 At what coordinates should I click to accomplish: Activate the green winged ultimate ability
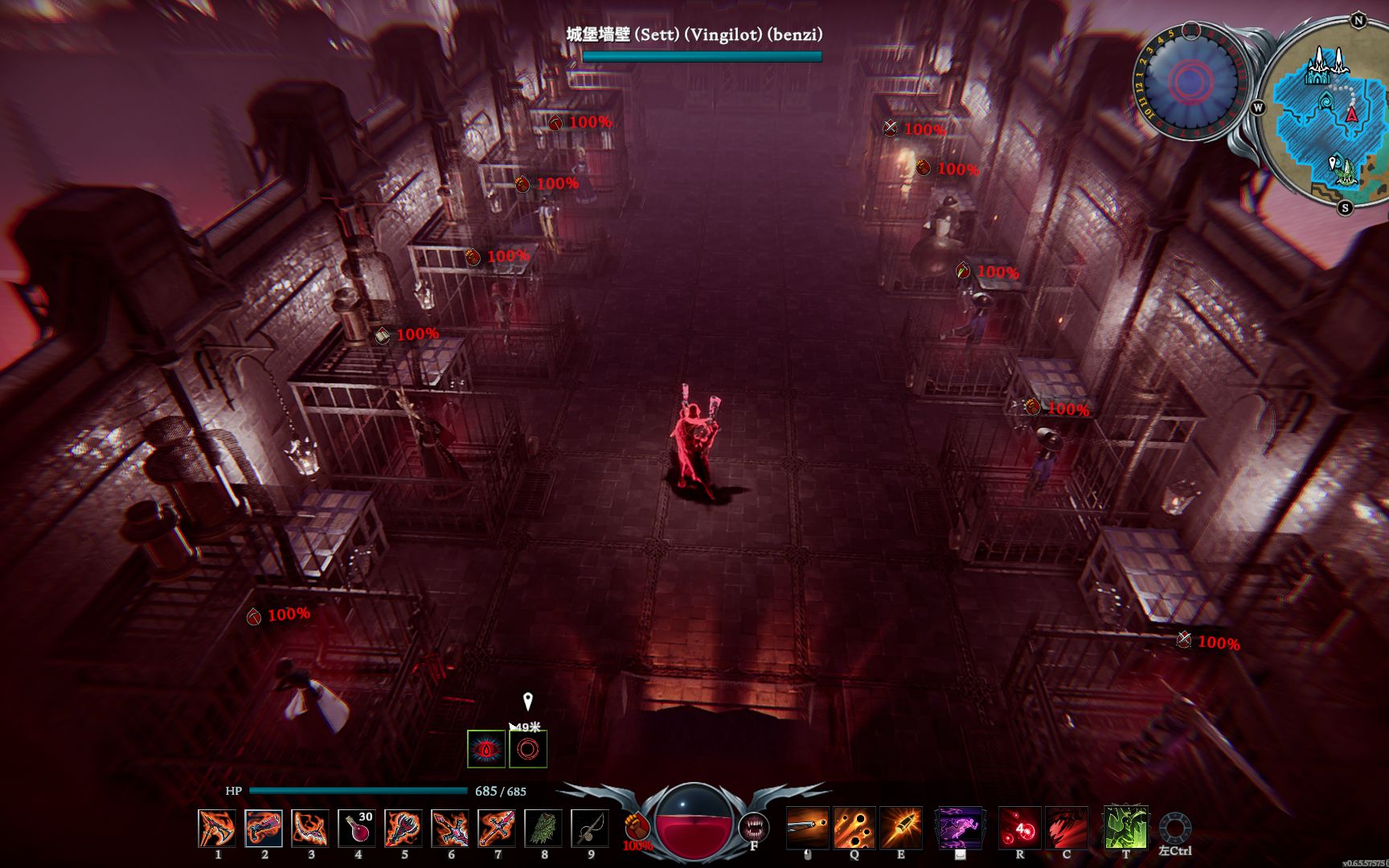click(x=1125, y=828)
